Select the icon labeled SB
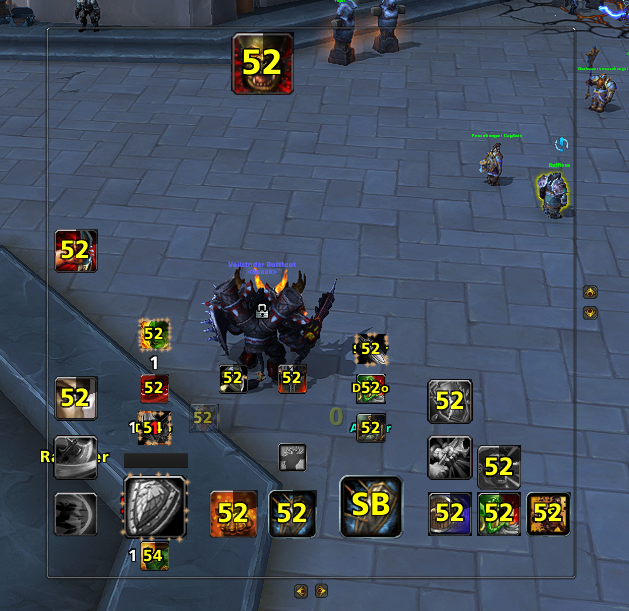This screenshot has height=611, width=629. coord(371,505)
